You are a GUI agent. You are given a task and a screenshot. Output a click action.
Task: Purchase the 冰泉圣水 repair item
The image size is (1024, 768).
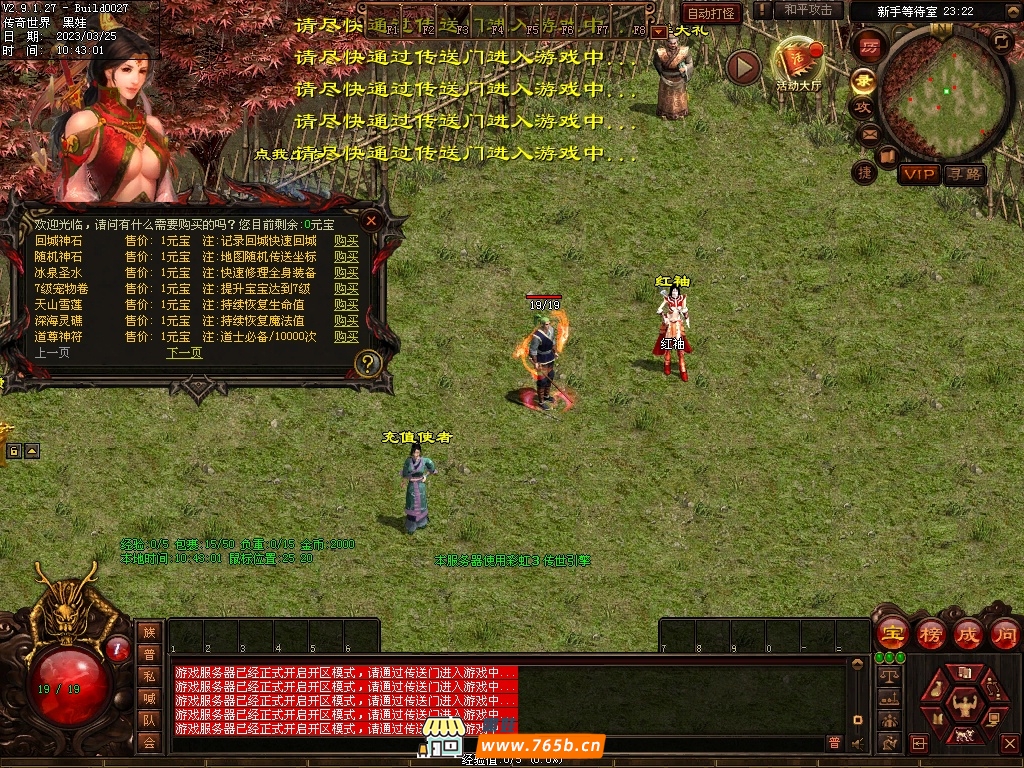coord(346,273)
